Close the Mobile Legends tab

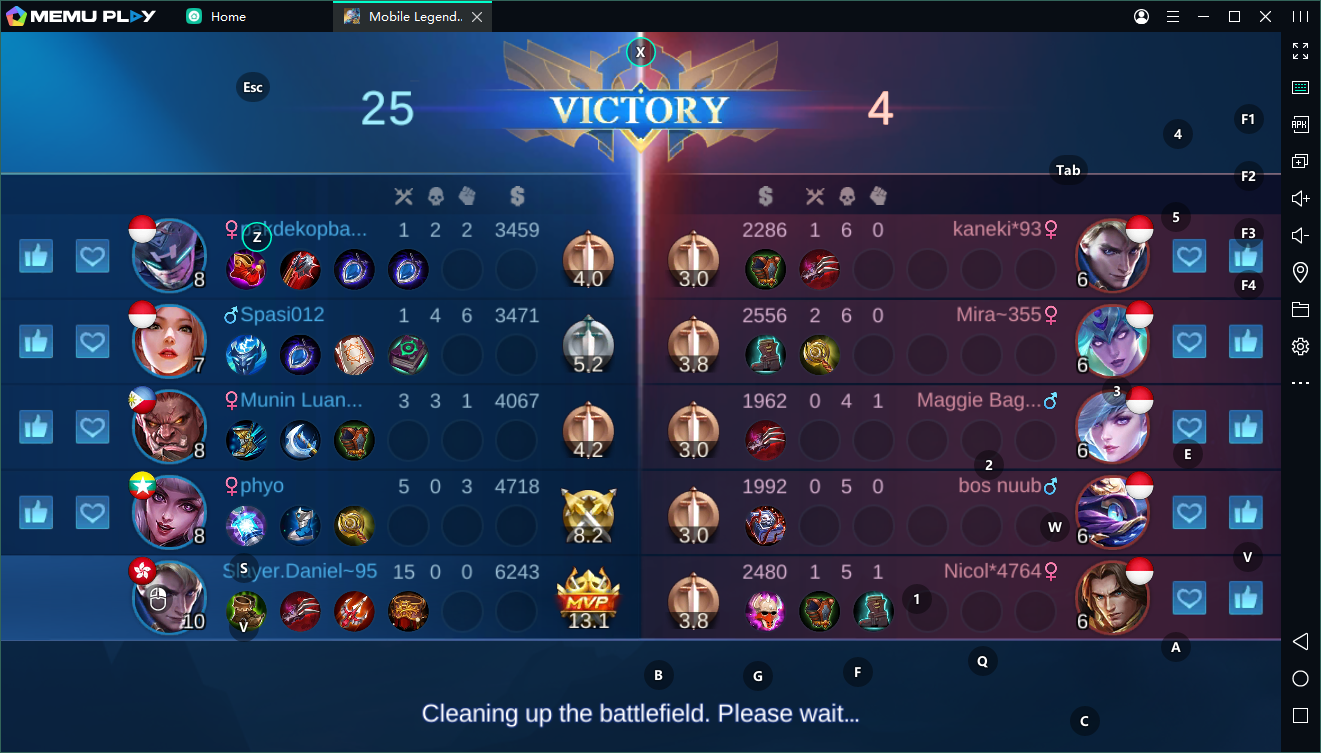pyautogui.click(x=477, y=17)
